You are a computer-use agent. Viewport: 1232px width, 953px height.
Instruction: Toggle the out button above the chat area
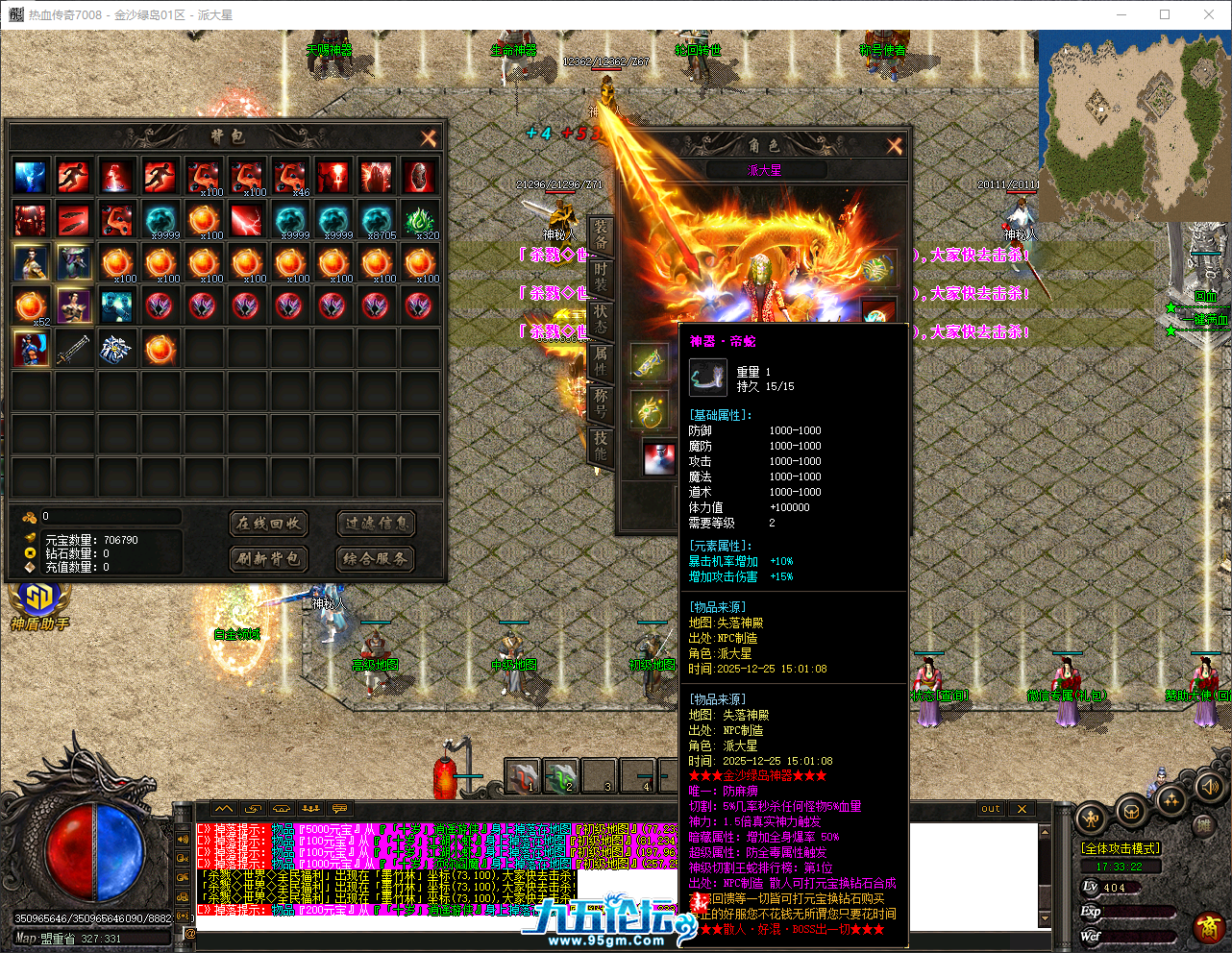tap(989, 808)
